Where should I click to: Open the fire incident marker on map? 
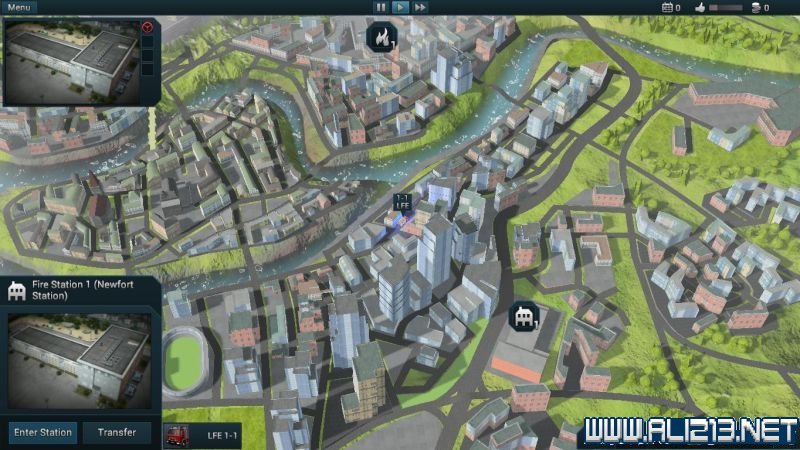[x=382, y=37]
